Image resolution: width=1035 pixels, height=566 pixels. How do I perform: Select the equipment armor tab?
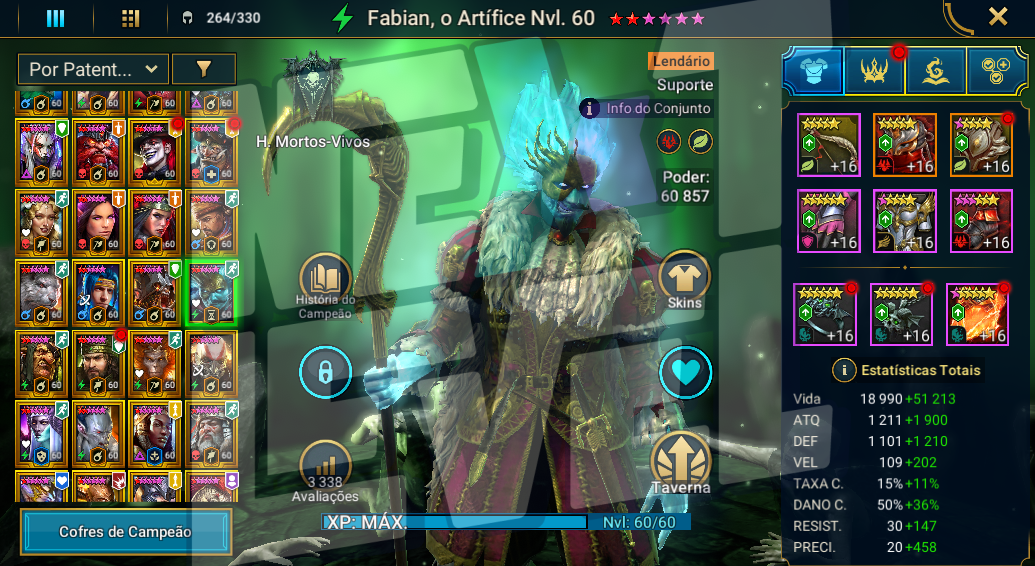point(812,72)
